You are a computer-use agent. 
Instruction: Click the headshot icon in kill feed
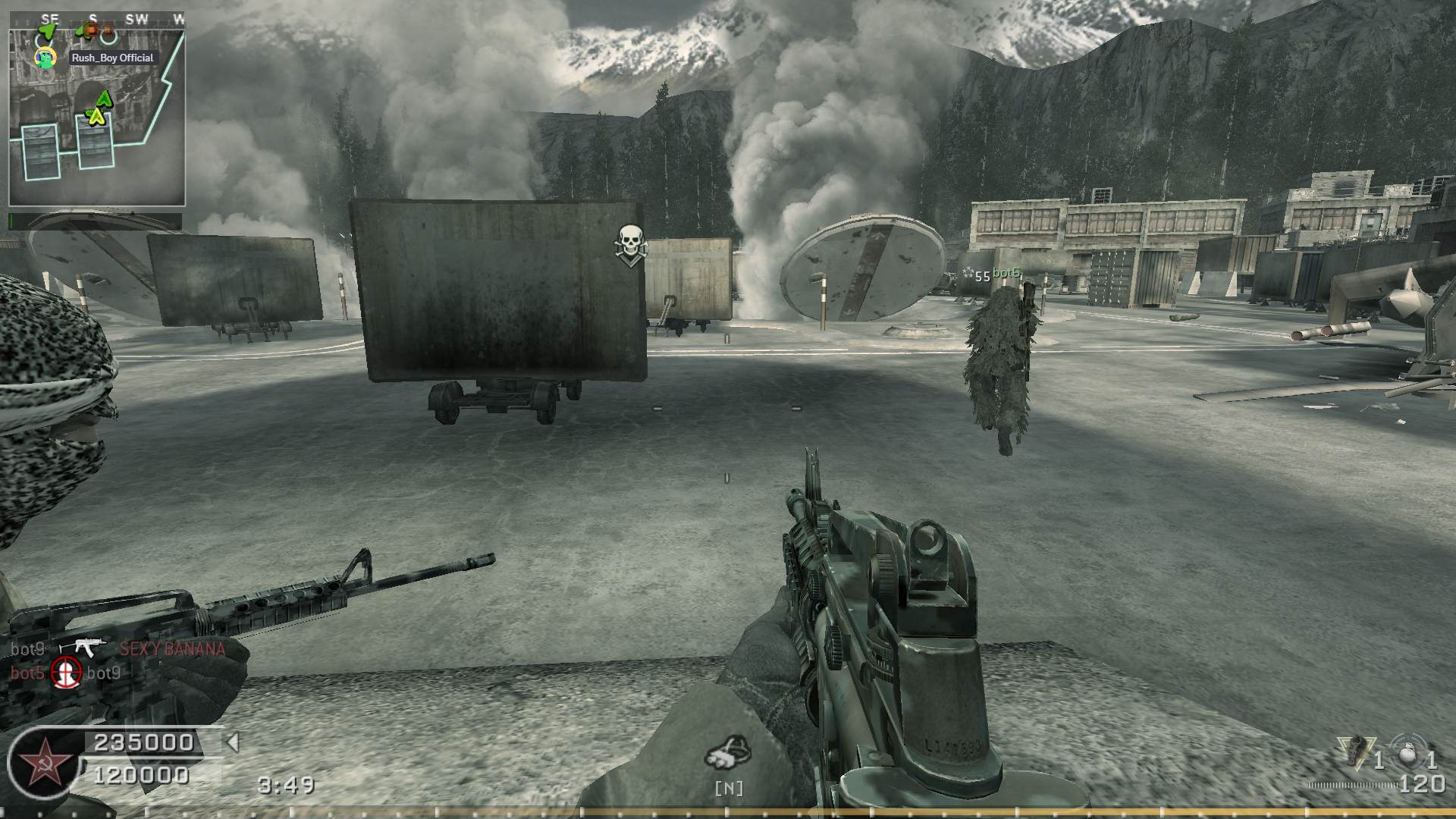click(66, 673)
